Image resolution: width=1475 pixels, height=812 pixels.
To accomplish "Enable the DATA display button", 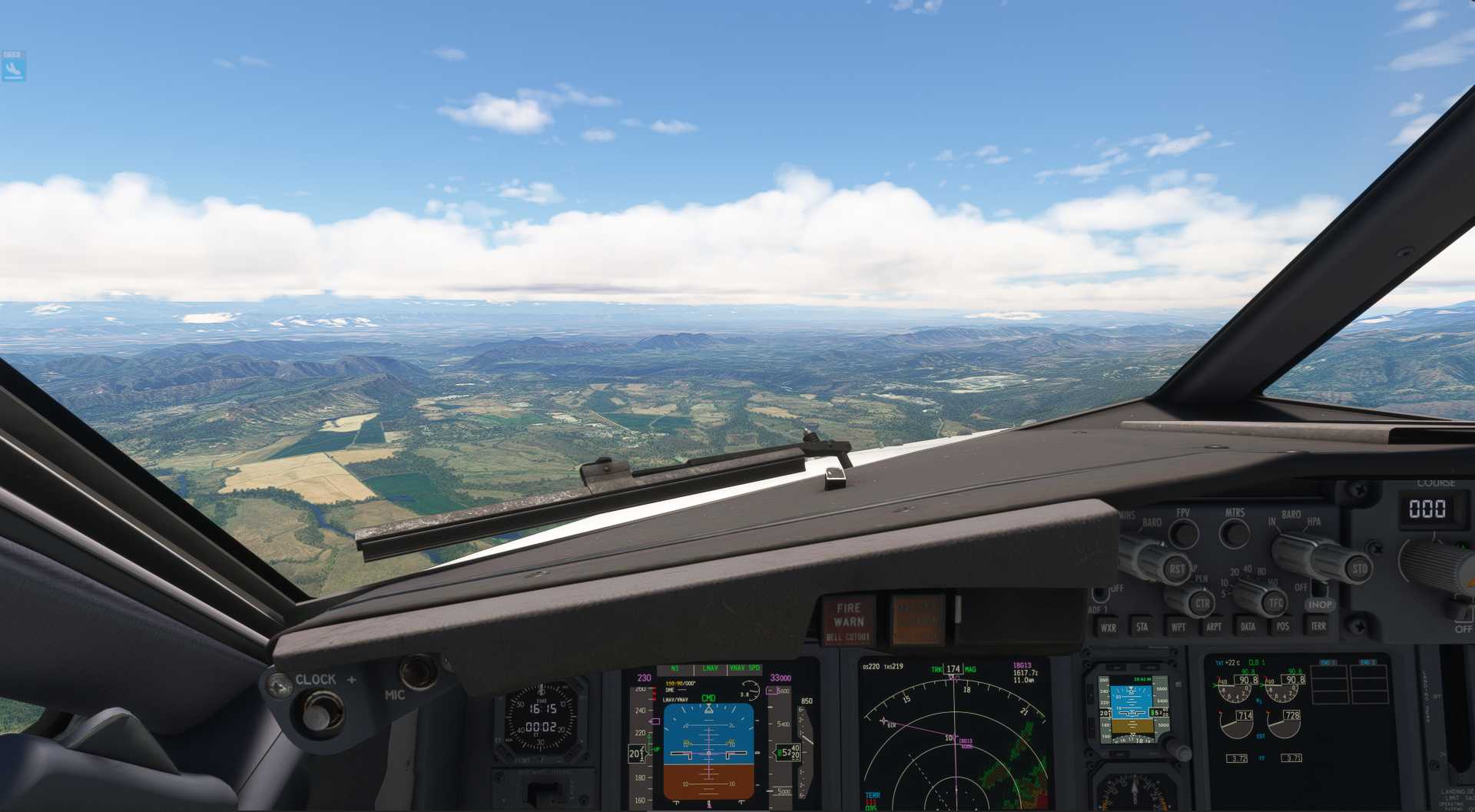I will pyautogui.click(x=1249, y=627).
